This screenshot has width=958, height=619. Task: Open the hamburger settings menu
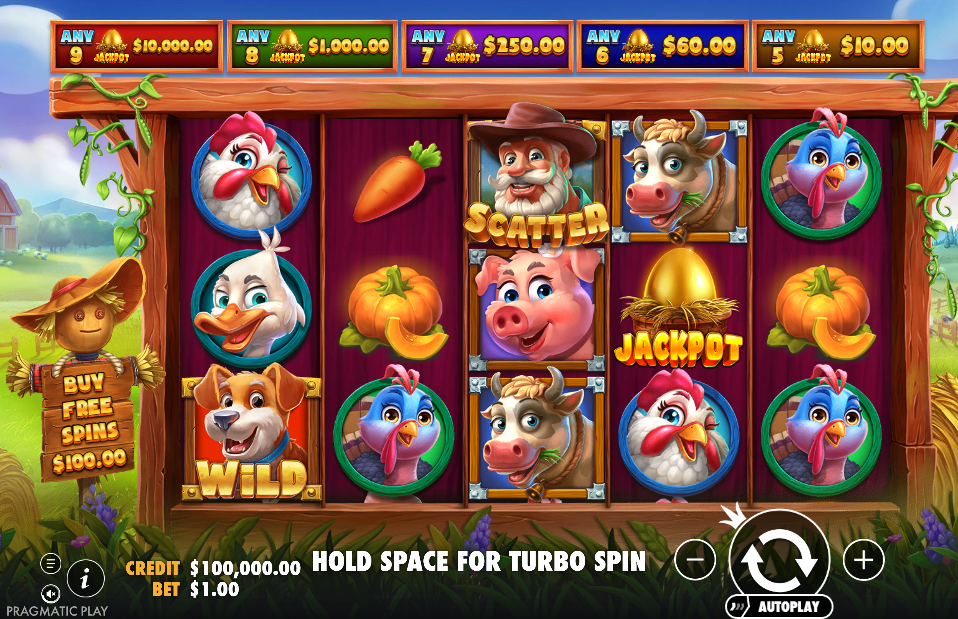point(50,564)
